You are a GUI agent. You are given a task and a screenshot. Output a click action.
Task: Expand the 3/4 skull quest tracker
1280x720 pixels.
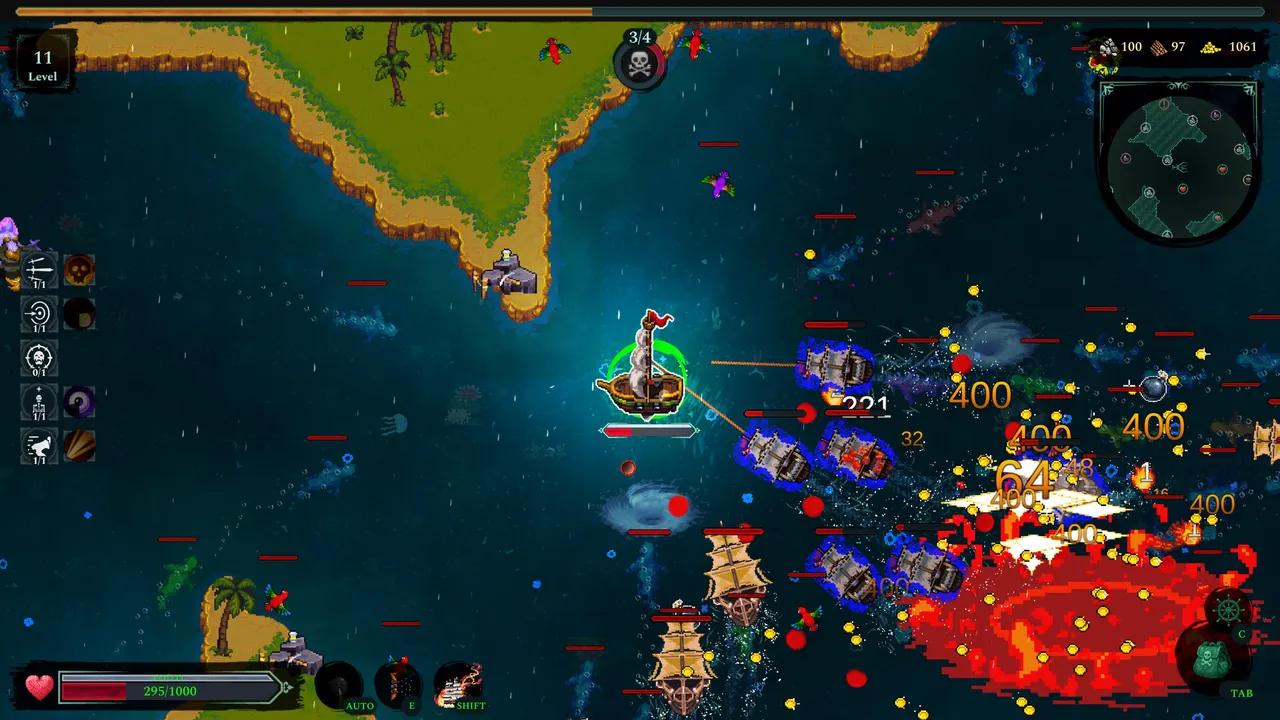click(640, 62)
